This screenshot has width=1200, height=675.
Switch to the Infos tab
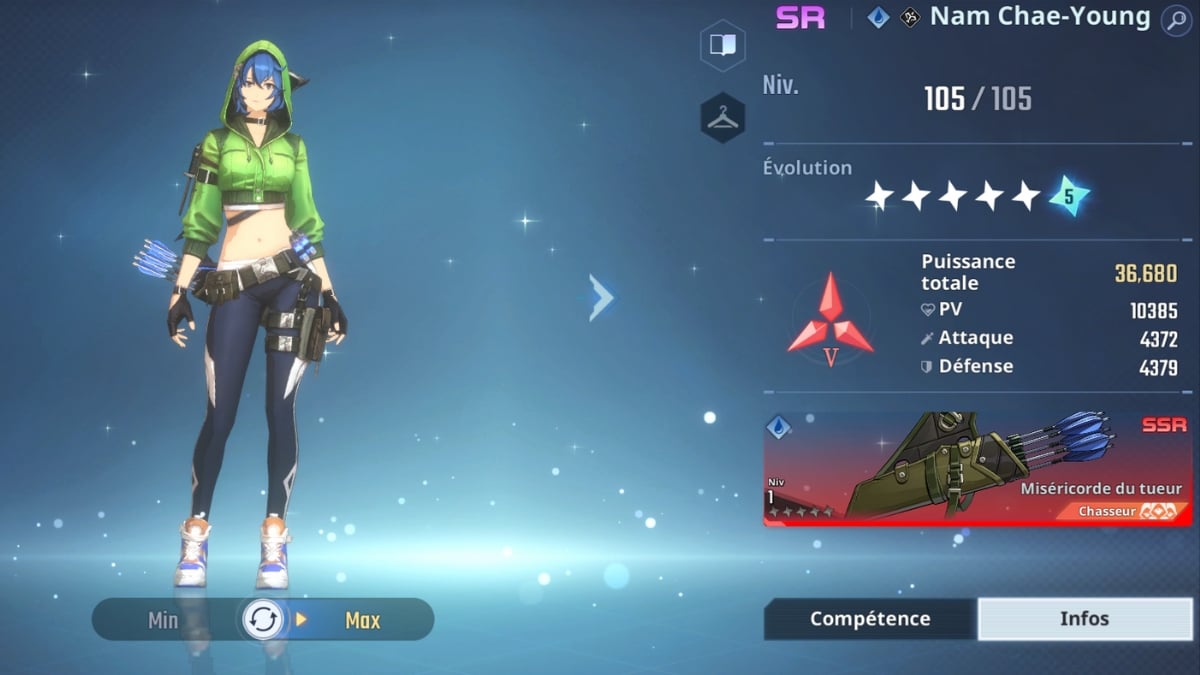(x=1084, y=619)
